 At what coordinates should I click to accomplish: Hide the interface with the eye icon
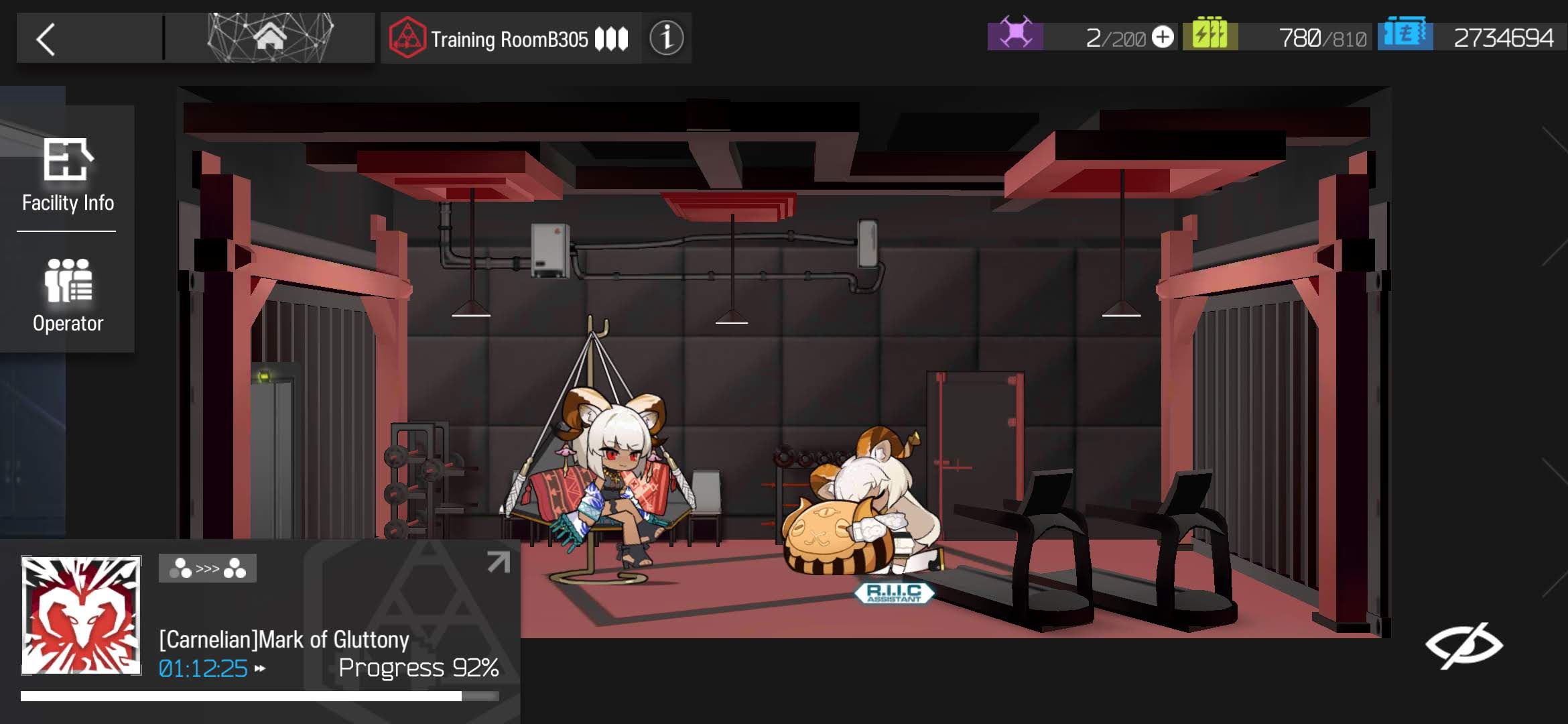click(1463, 646)
